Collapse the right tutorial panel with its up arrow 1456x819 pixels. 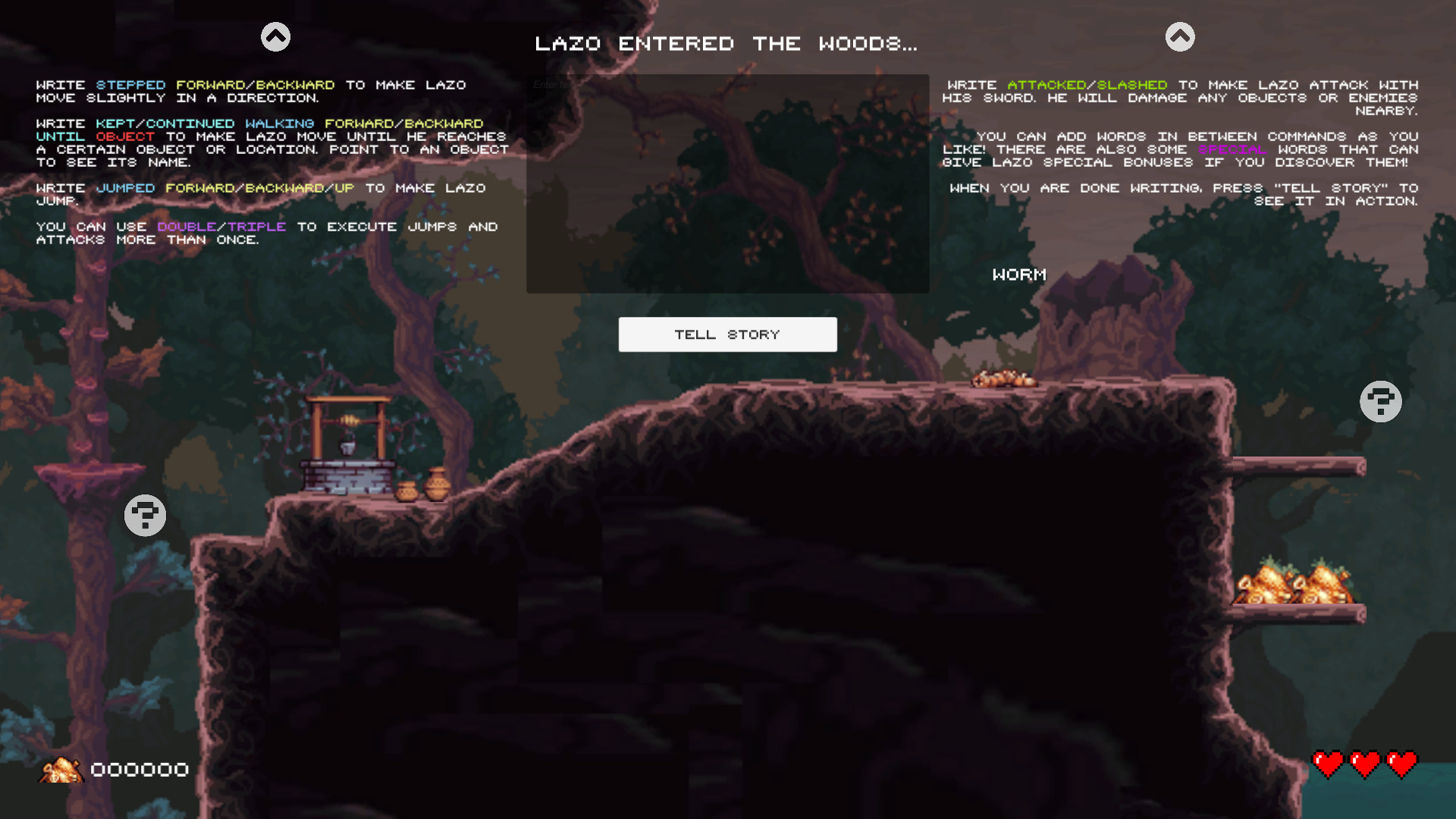tap(1180, 35)
